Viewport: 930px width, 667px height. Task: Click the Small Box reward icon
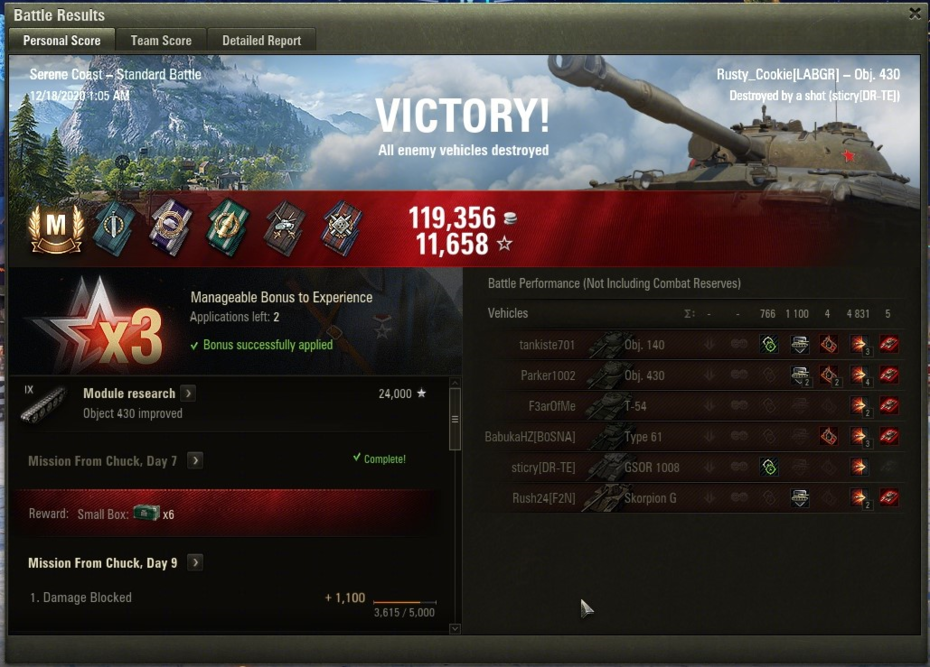point(146,513)
